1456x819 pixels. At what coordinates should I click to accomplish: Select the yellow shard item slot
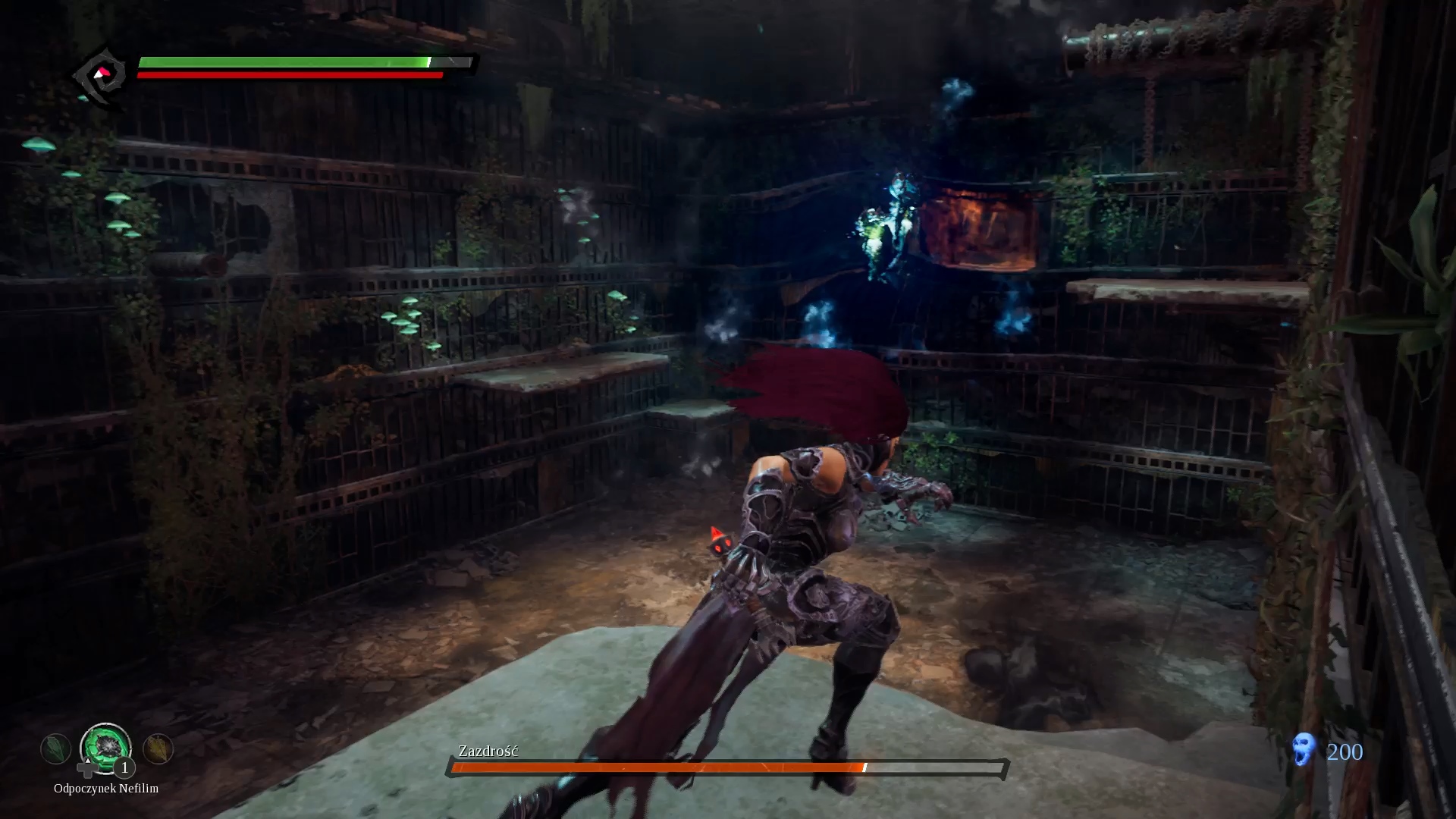point(158,749)
